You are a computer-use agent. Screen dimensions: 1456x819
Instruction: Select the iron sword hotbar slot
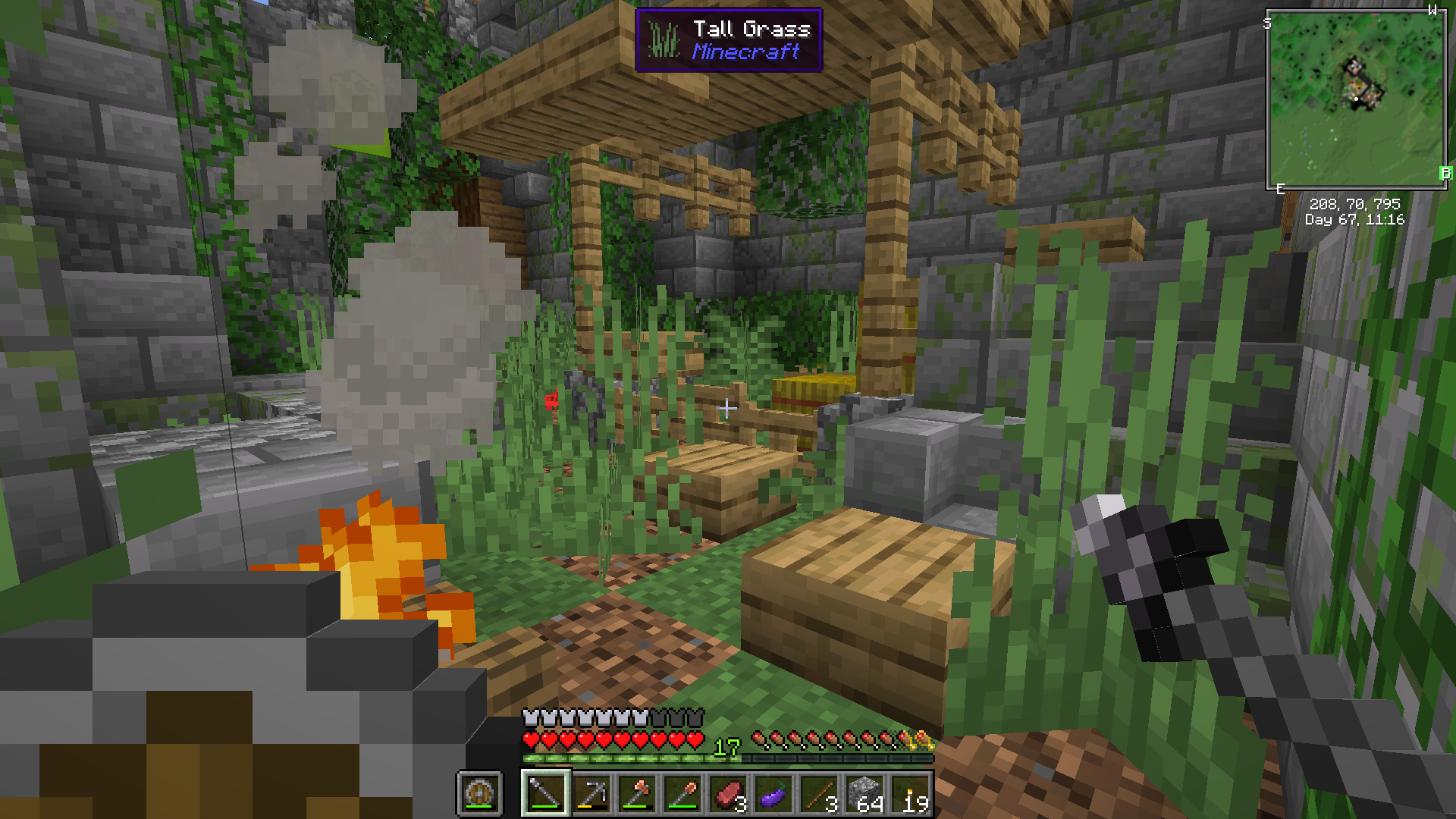(545, 794)
